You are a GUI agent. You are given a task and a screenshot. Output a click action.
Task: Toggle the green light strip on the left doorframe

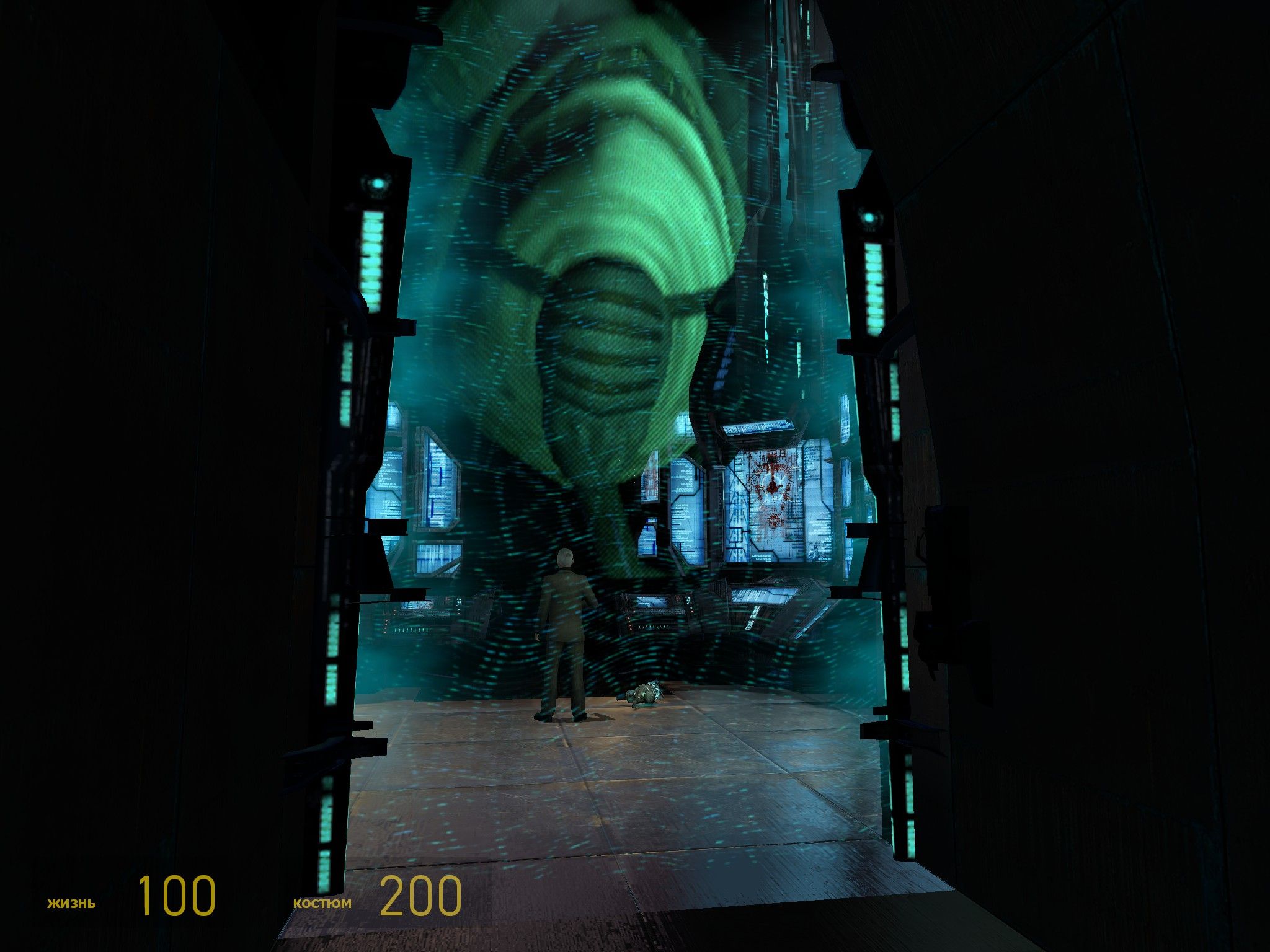pyautogui.click(x=372, y=260)
